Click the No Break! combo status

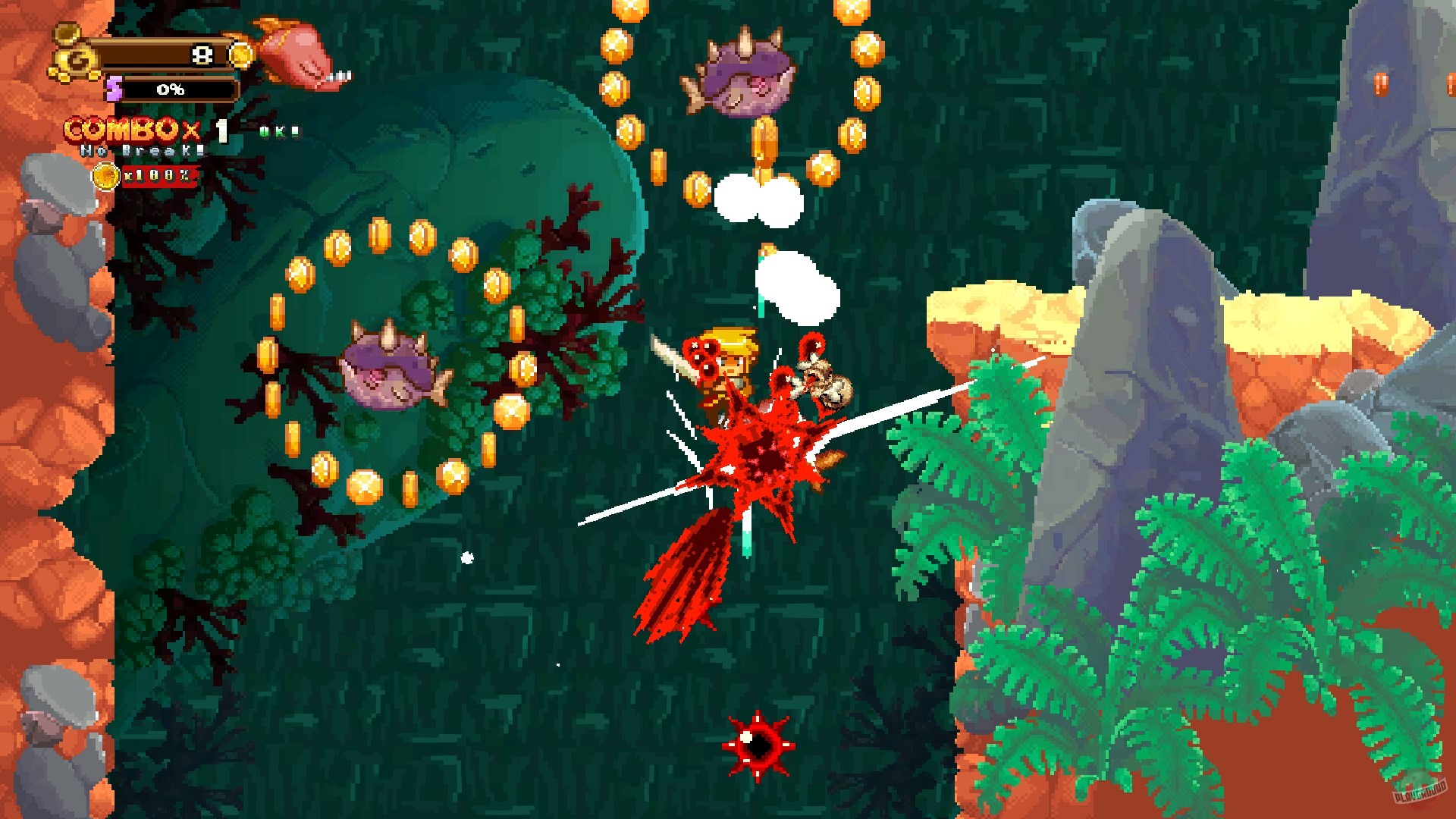(141, 152)
